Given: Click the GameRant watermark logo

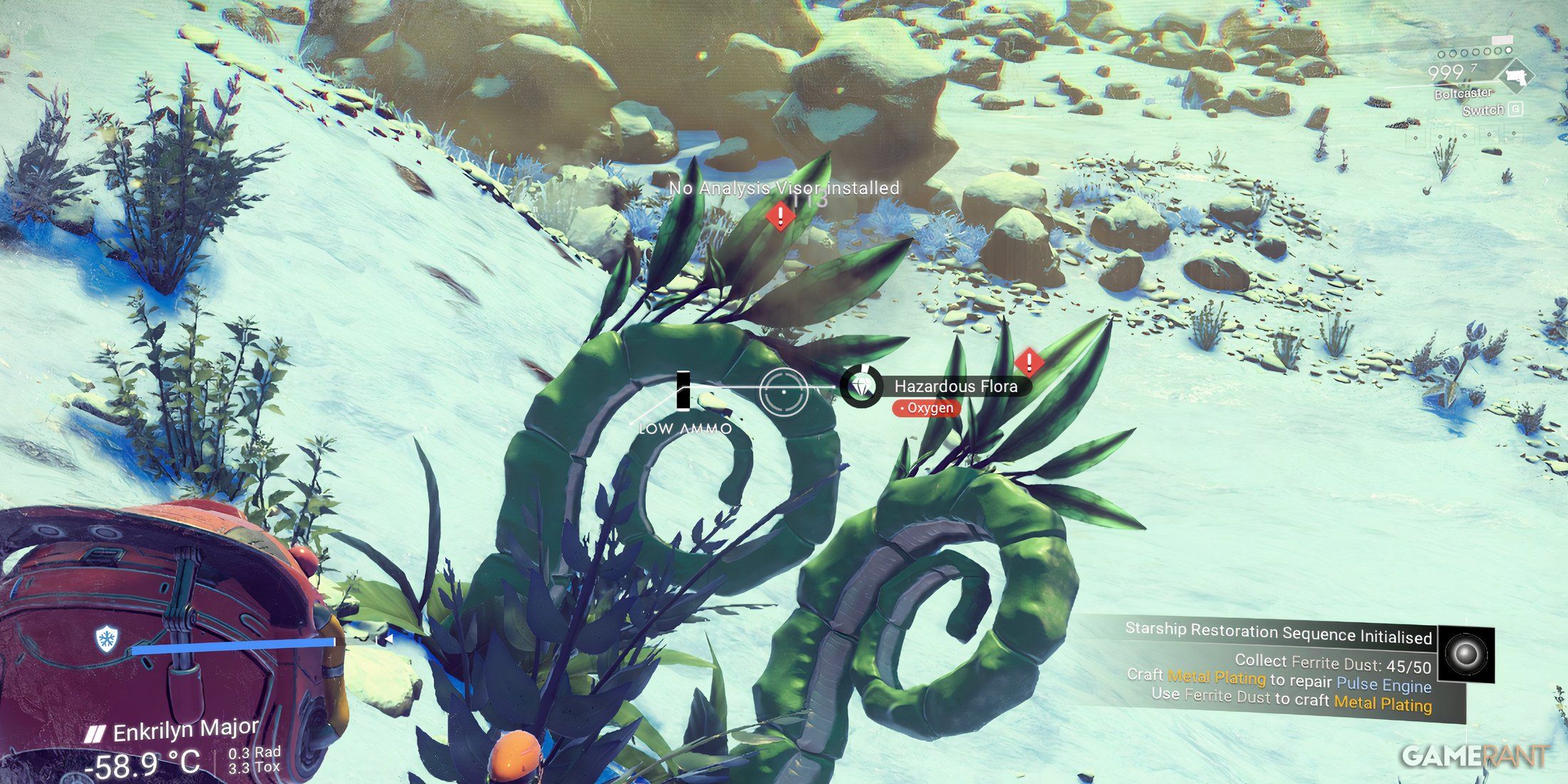Looking at the screenshot, I should point(1474,756).
